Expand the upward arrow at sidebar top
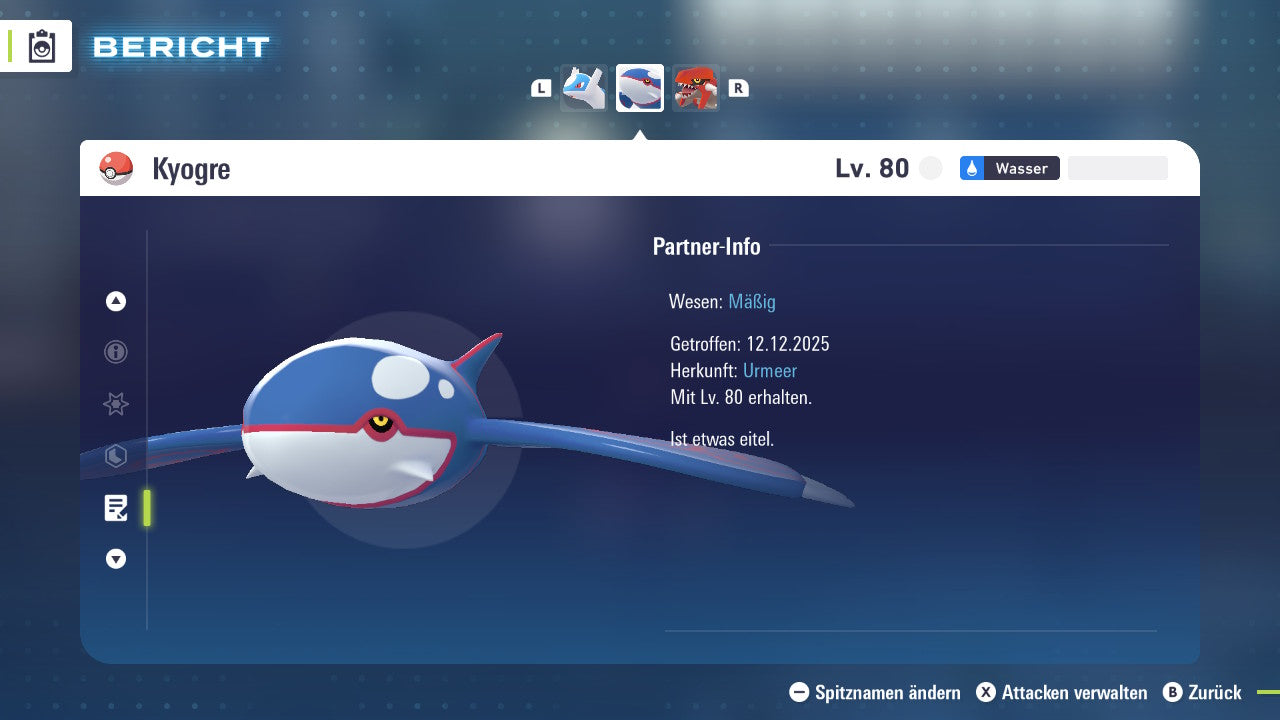 pyautogui.click(x=115, y=301)
